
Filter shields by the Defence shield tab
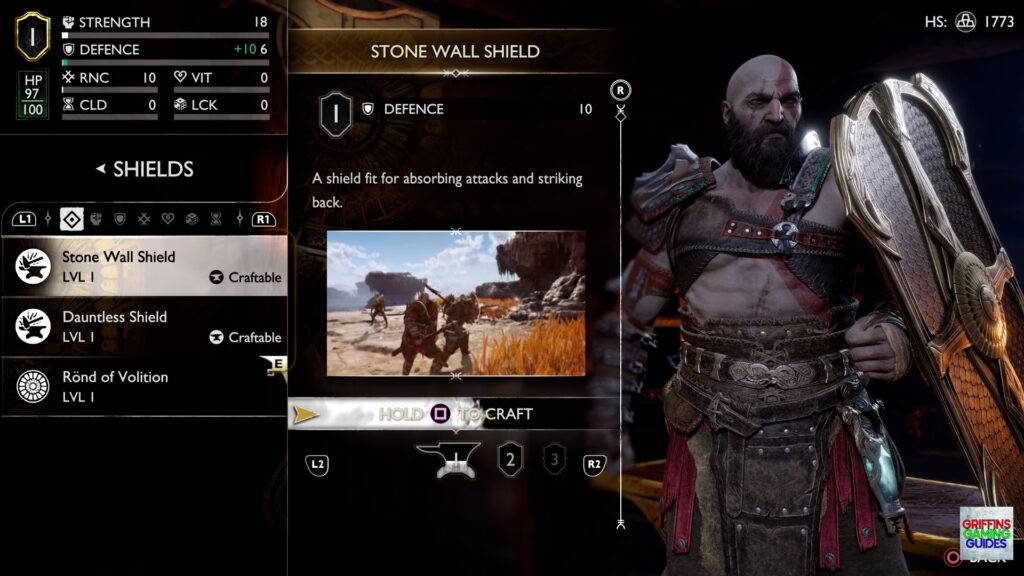pyautogui.click(x=120, y=218)
